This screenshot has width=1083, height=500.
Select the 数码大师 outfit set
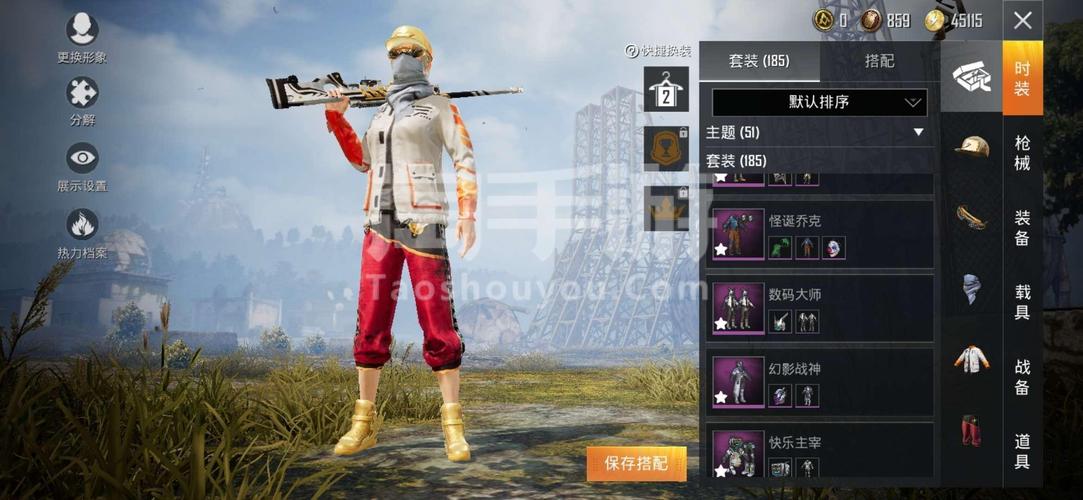click(x=820, y=308)
